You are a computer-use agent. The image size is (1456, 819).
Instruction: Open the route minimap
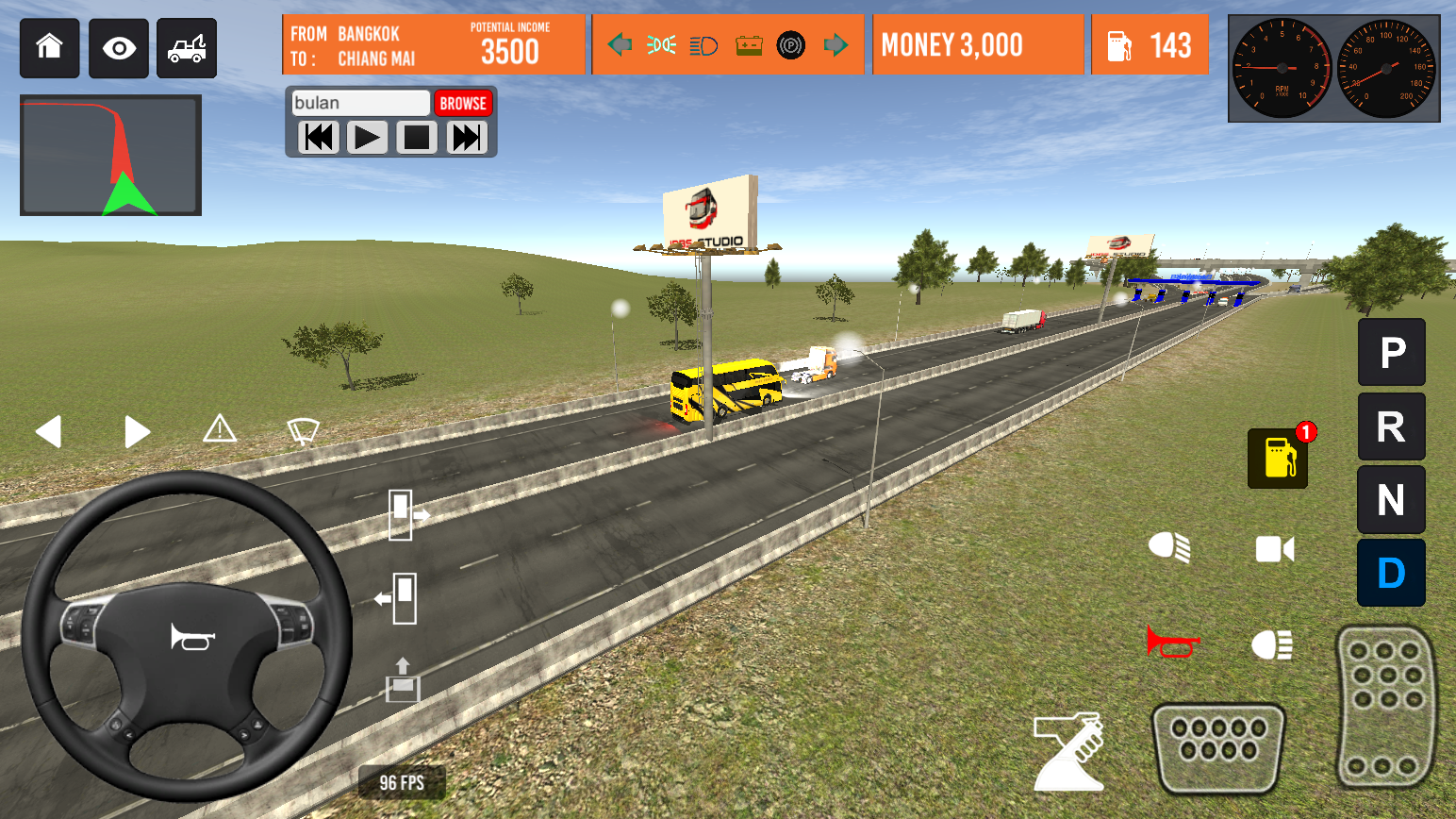110,155
